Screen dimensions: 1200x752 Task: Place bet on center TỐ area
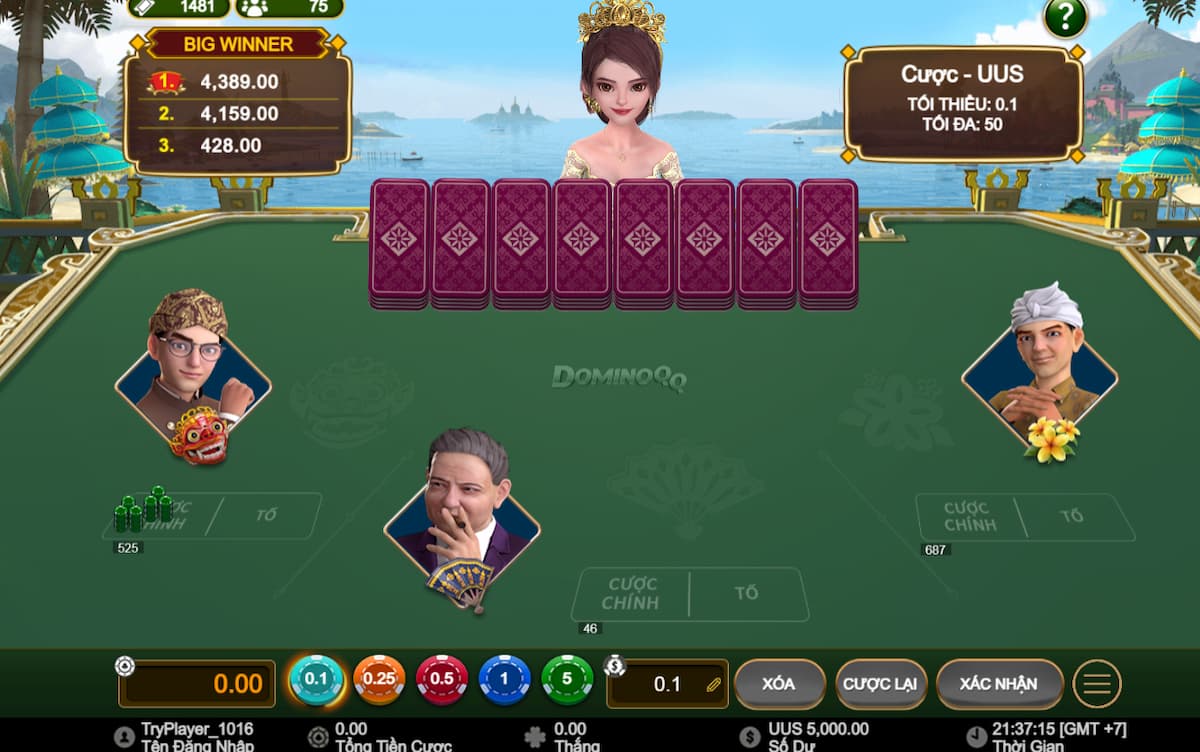747,594
